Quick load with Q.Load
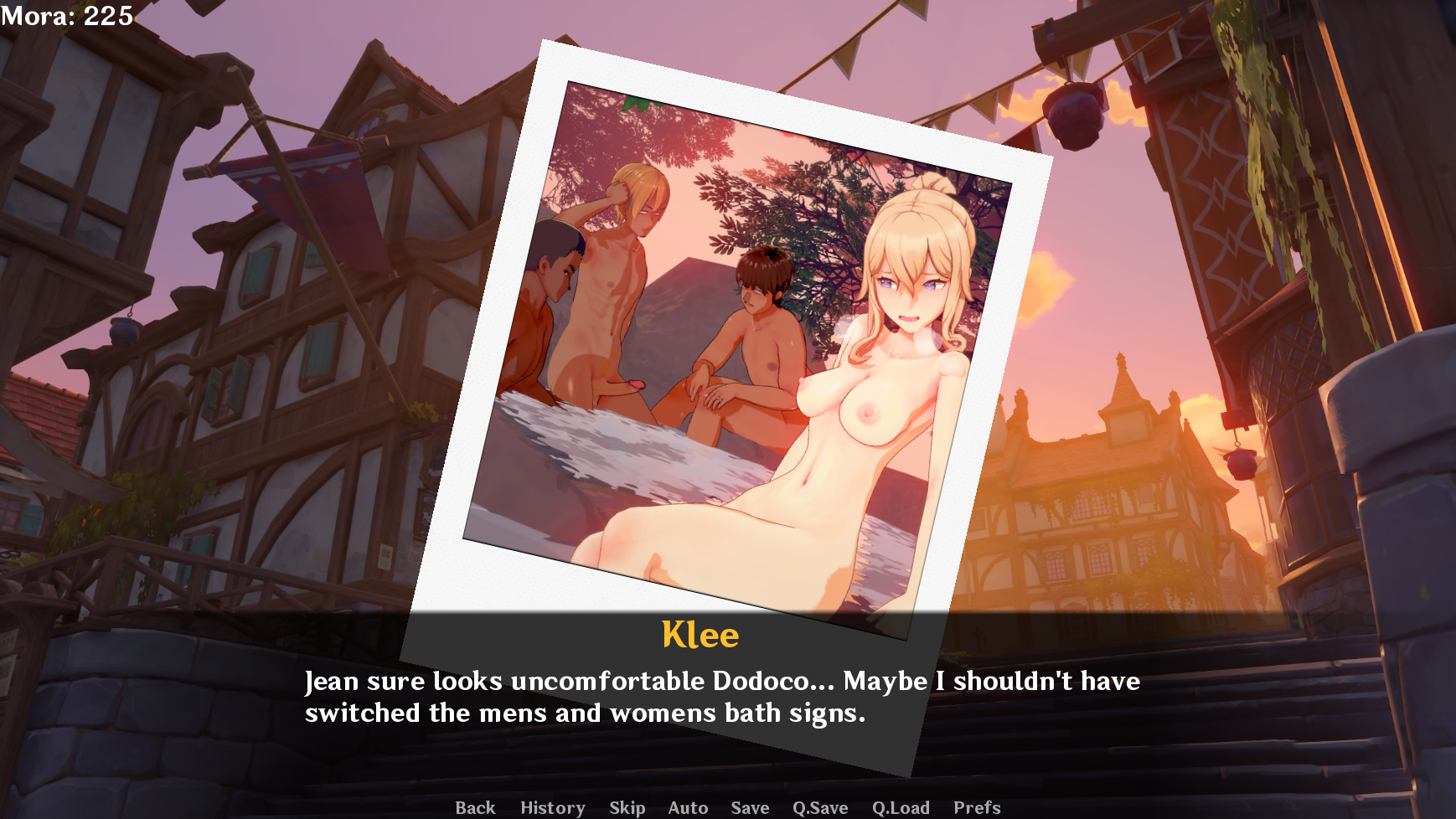The height and width of the screenshot is (819, 1456). (x=901, y=807)
